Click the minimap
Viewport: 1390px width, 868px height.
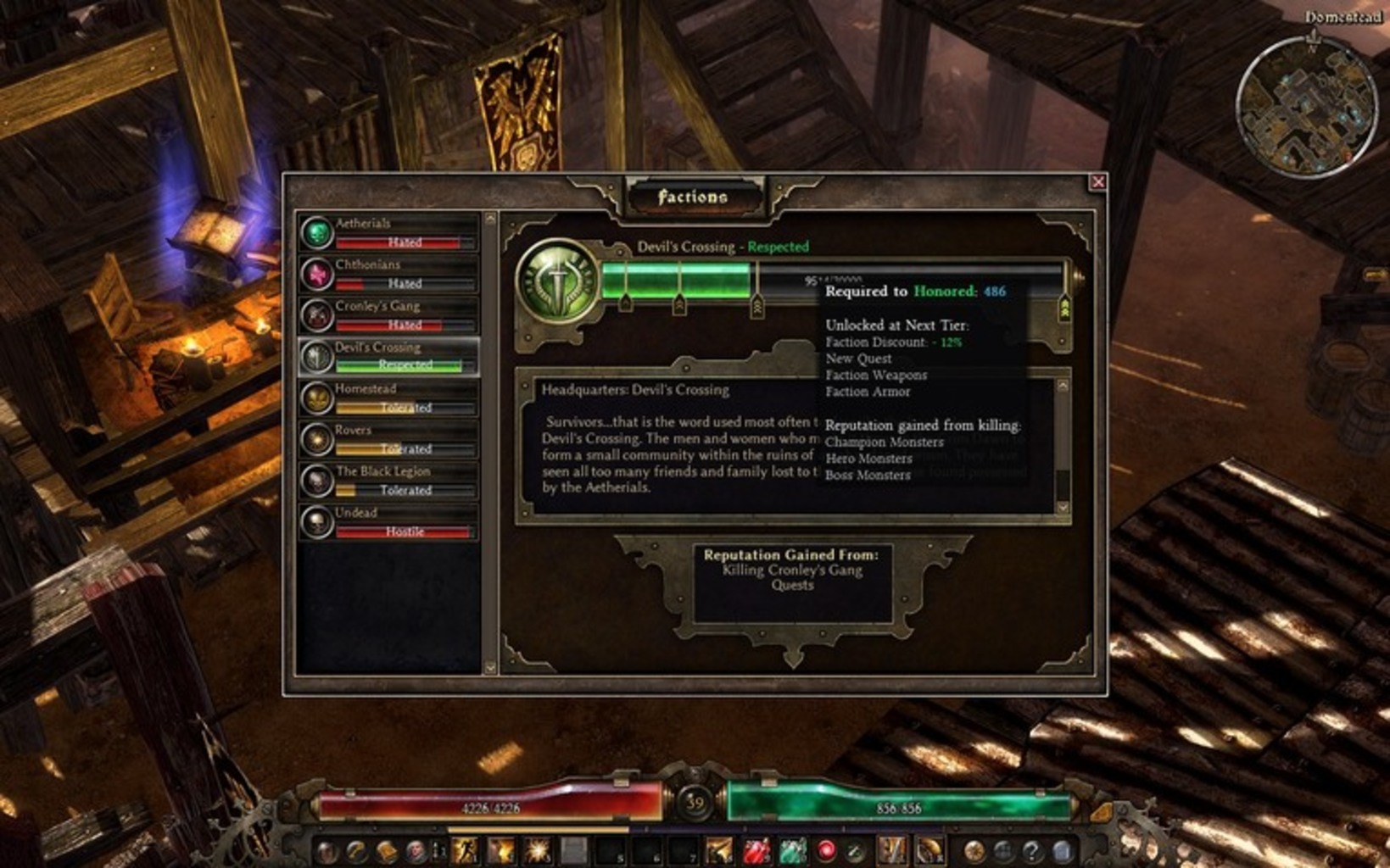(1306, 107)
